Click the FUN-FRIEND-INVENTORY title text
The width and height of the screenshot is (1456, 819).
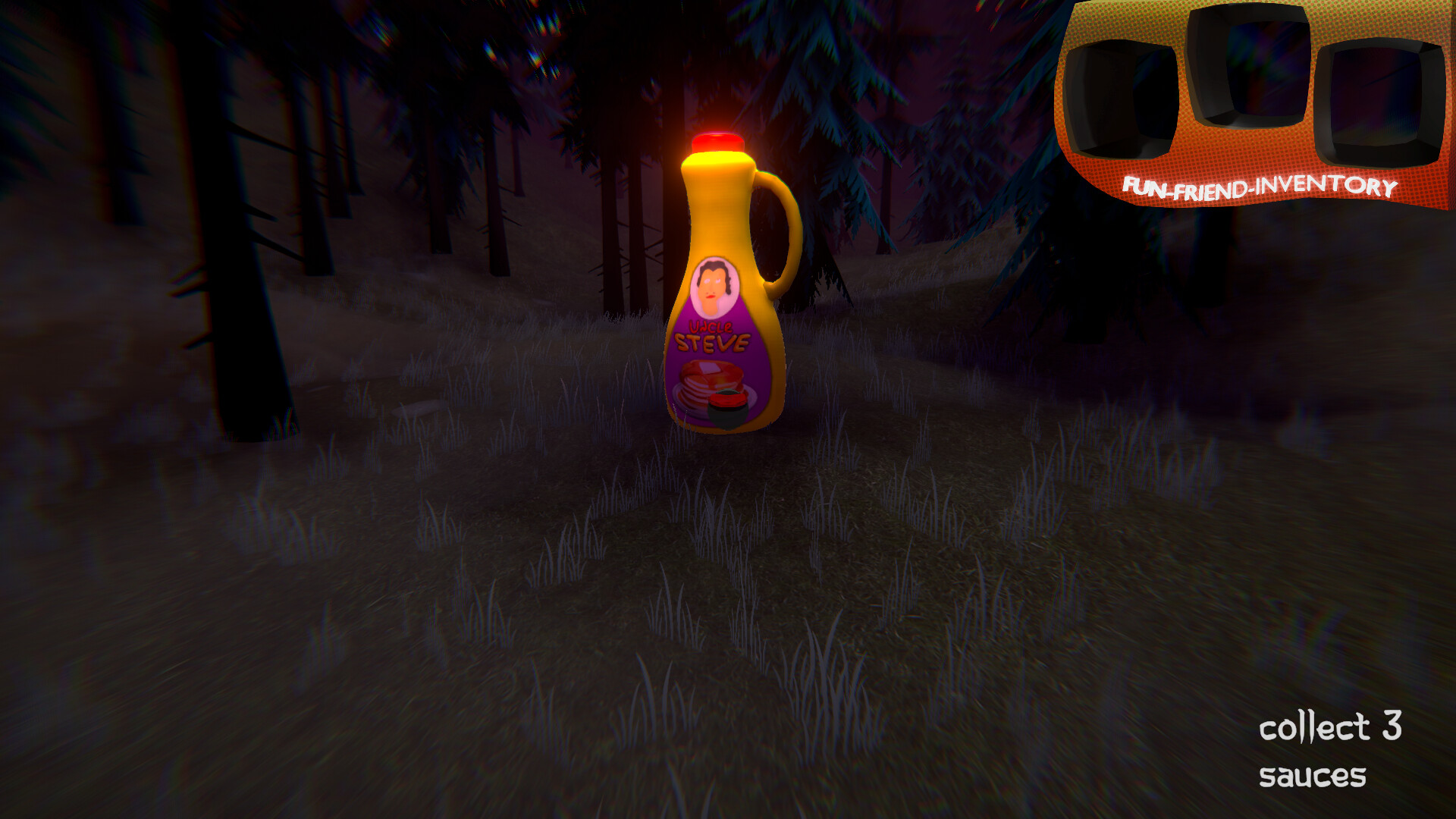point(1259,187)
